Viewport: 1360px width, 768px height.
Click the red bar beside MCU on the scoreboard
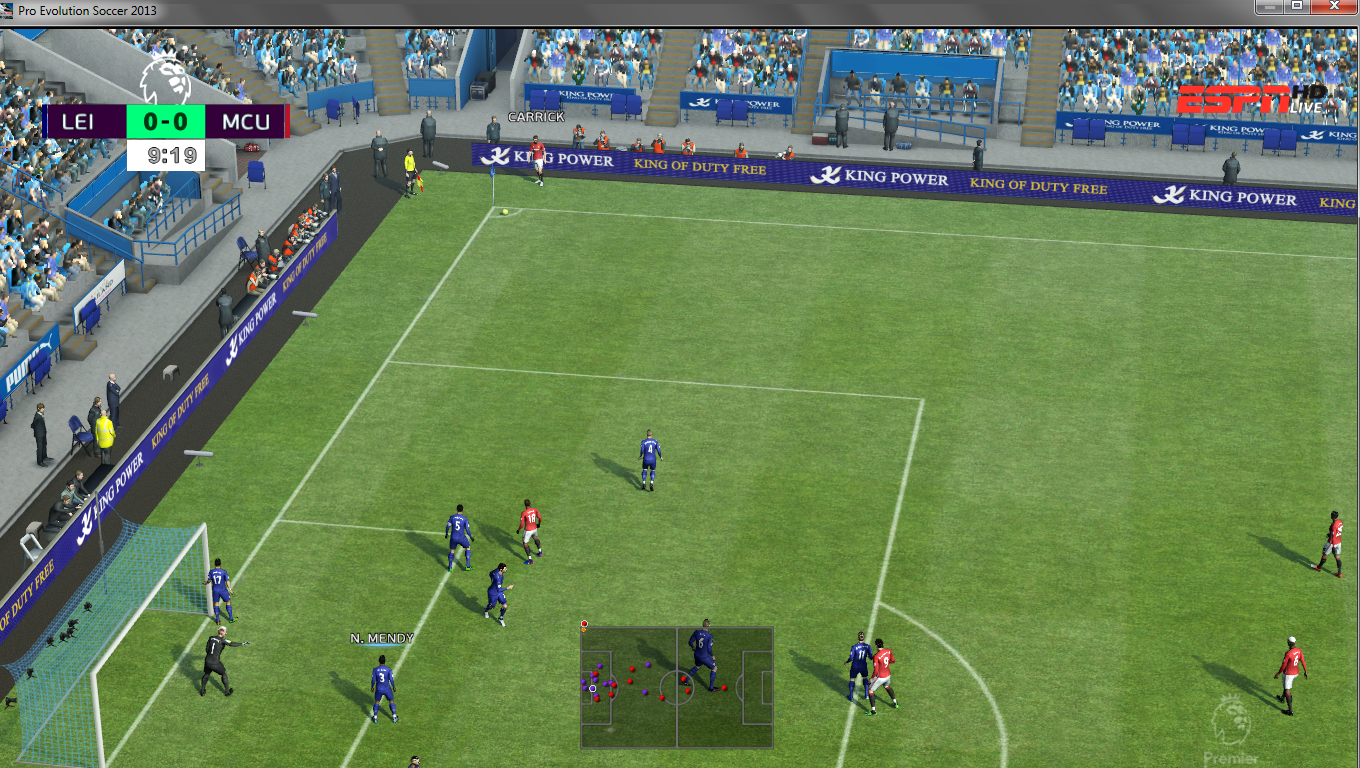pyautogui.click(x=288, y=121)
